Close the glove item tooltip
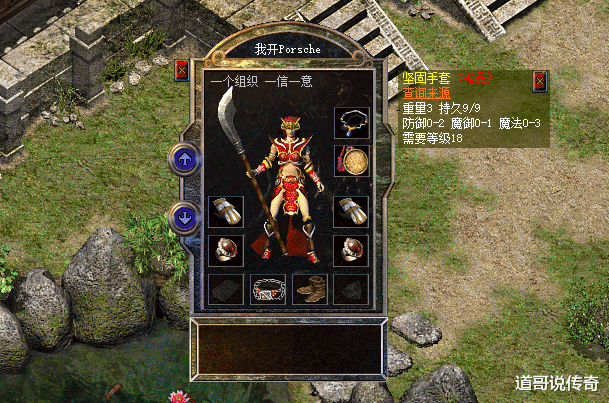Screen dimensions: 609x403 pyautogui.click(x=540, y=80)
